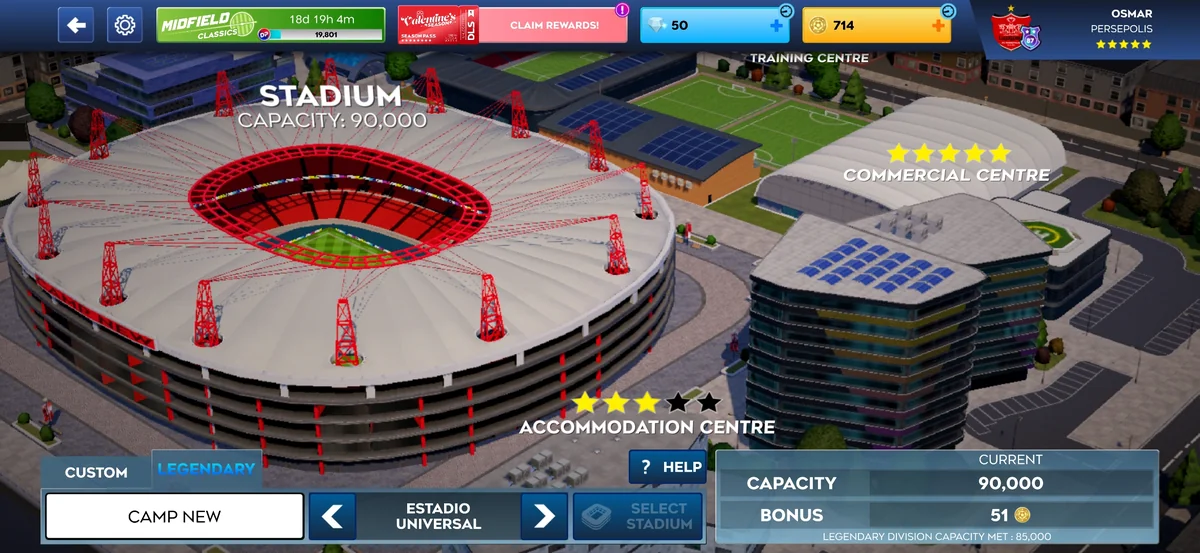Switch to the Custom tab
1200x553 pixels.
[96, 472]
